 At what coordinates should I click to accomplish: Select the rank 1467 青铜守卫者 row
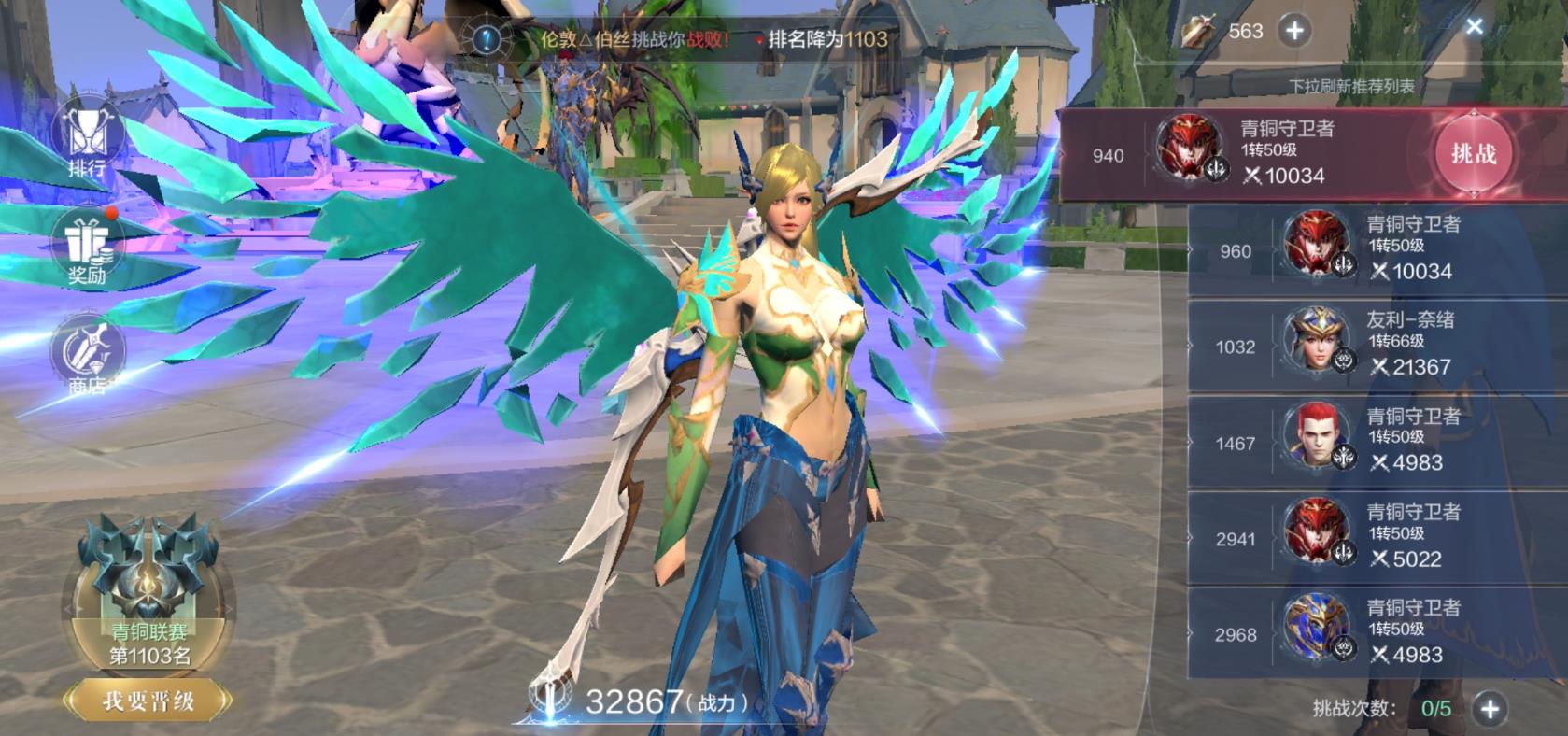point(1377,442)
